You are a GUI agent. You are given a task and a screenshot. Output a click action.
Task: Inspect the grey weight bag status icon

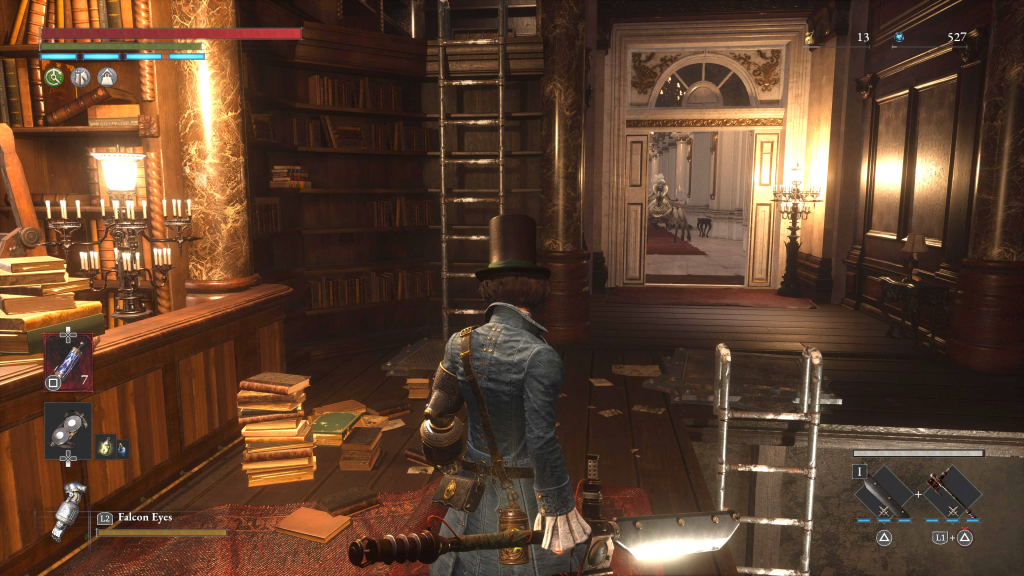107,77
